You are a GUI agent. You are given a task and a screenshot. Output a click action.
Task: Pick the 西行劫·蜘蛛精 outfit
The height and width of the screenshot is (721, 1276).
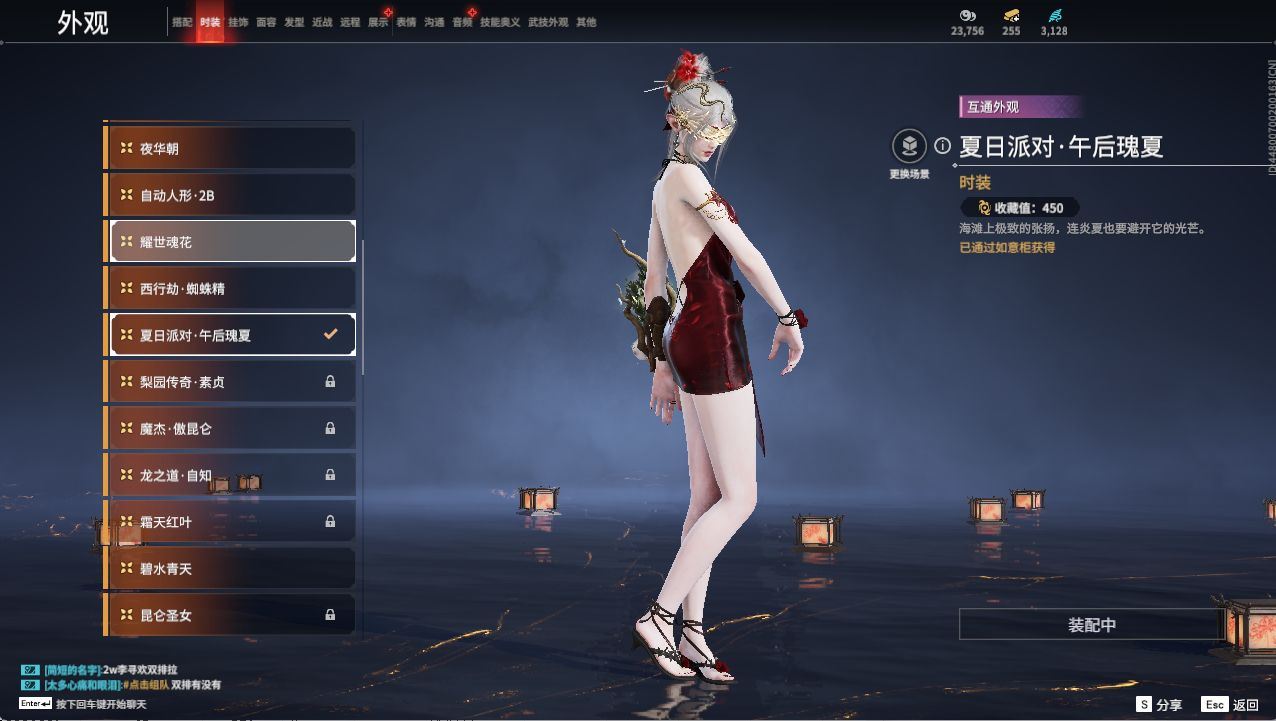click(x=230, y=288)
